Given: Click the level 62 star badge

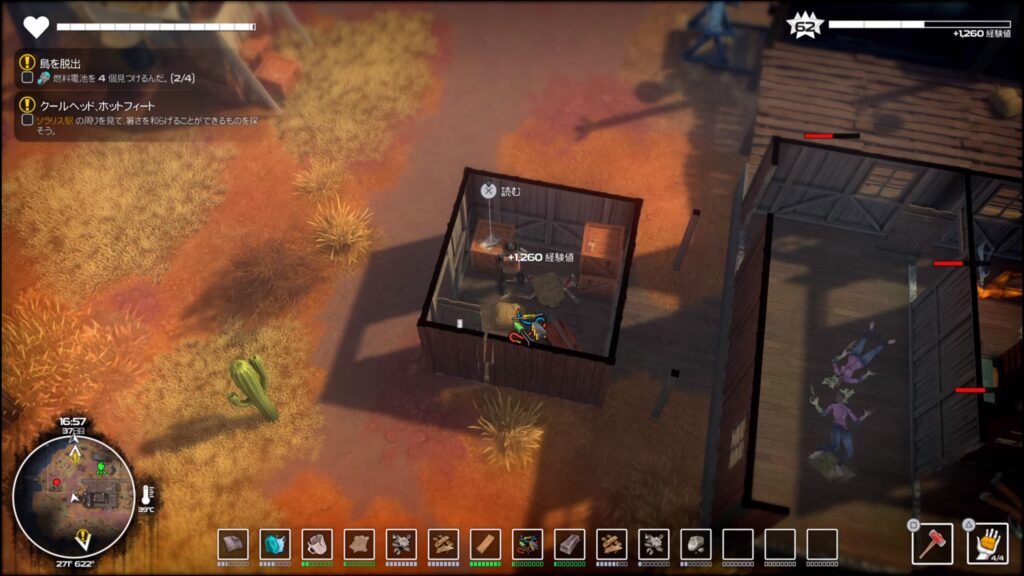Looking at the screenshot, I should [803, 26].
